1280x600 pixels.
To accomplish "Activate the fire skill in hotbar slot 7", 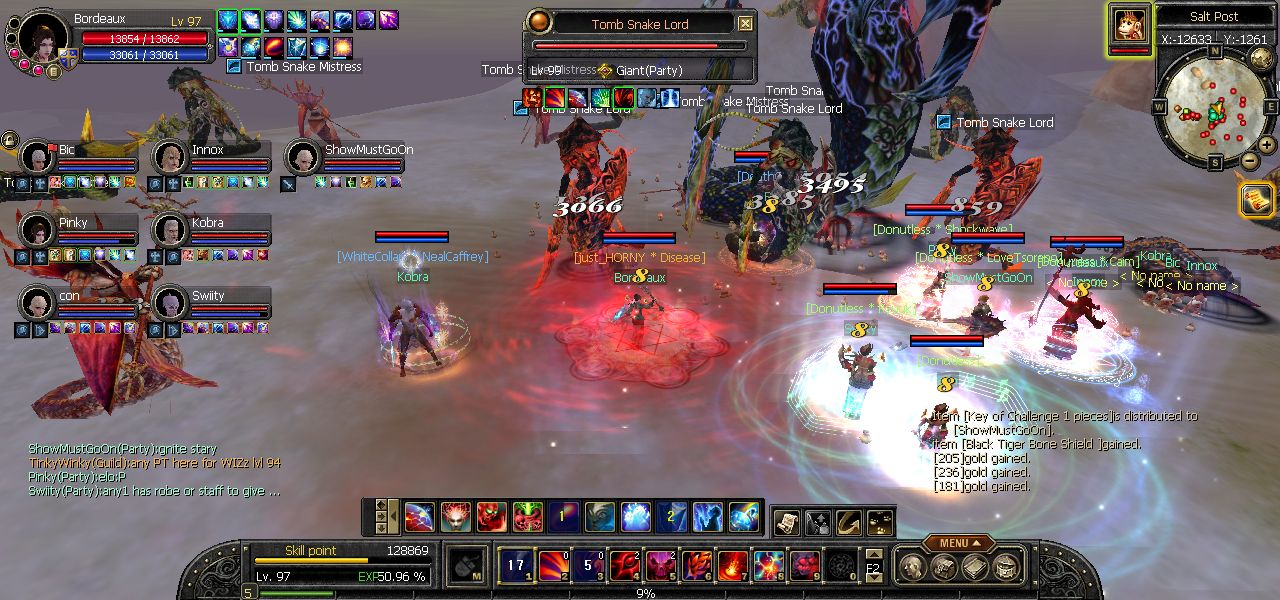I will pyautogui.click(x=732, y=566).
